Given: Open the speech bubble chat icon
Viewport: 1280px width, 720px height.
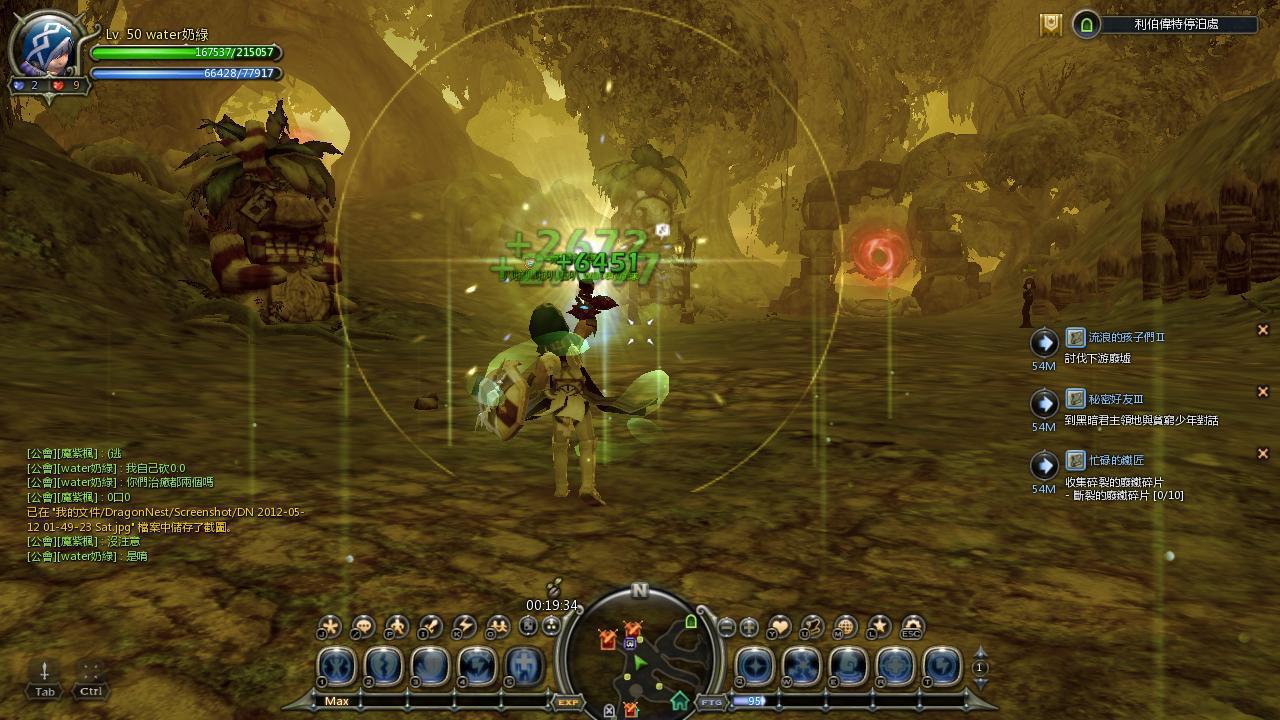Looking at the screenshot, I should coord(363,627).
